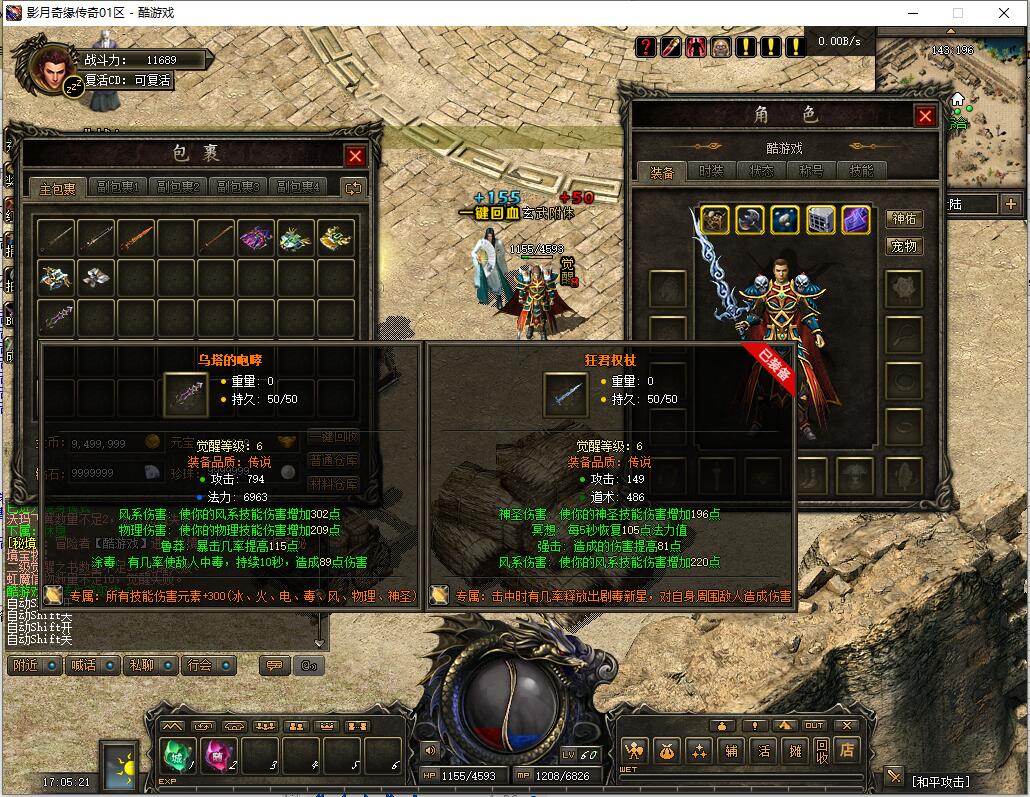Close the 角色 character window
The image size is (1030, 797).
click(x=925, y=116)
